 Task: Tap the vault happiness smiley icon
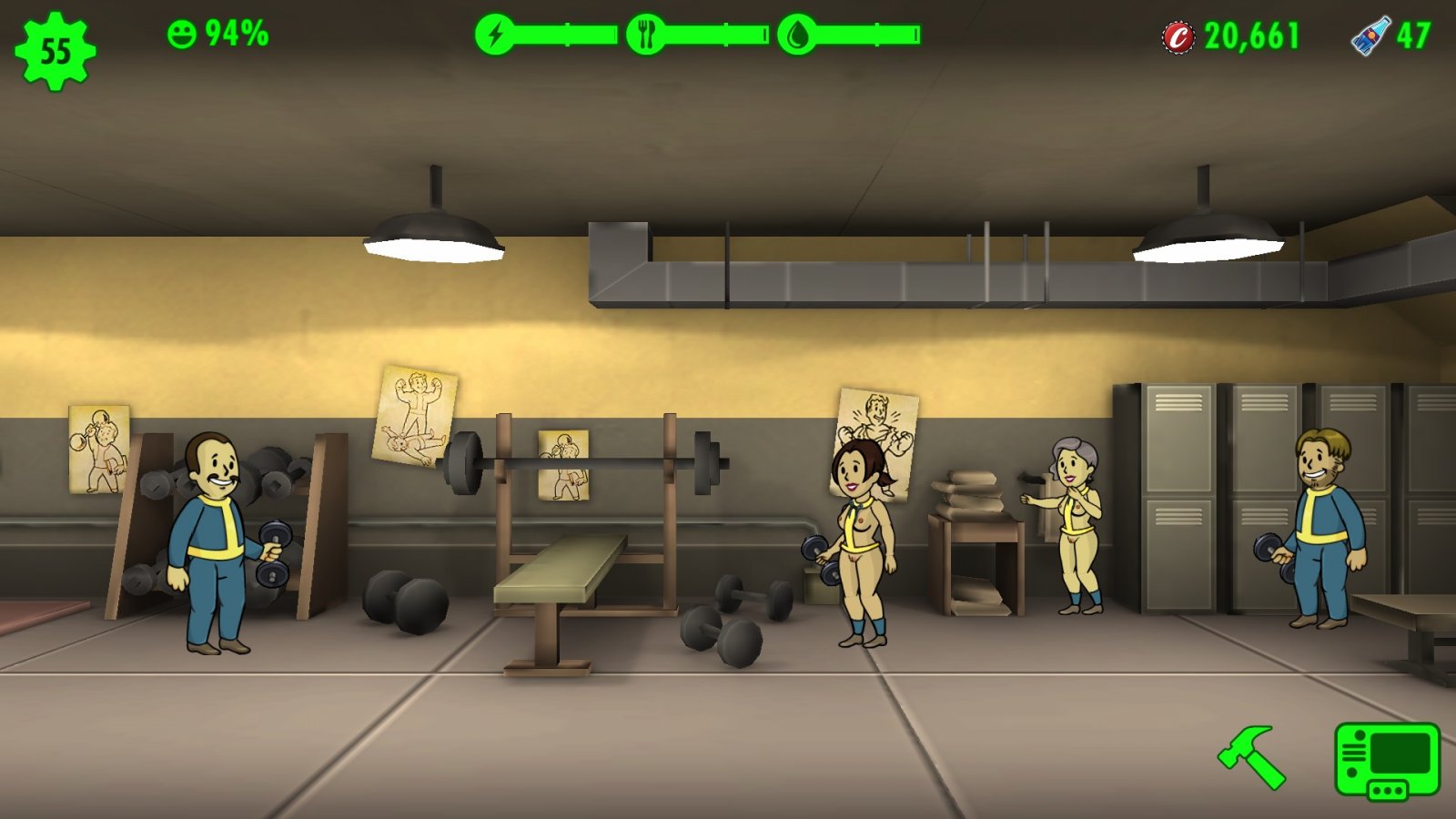[x=182, y=35]
